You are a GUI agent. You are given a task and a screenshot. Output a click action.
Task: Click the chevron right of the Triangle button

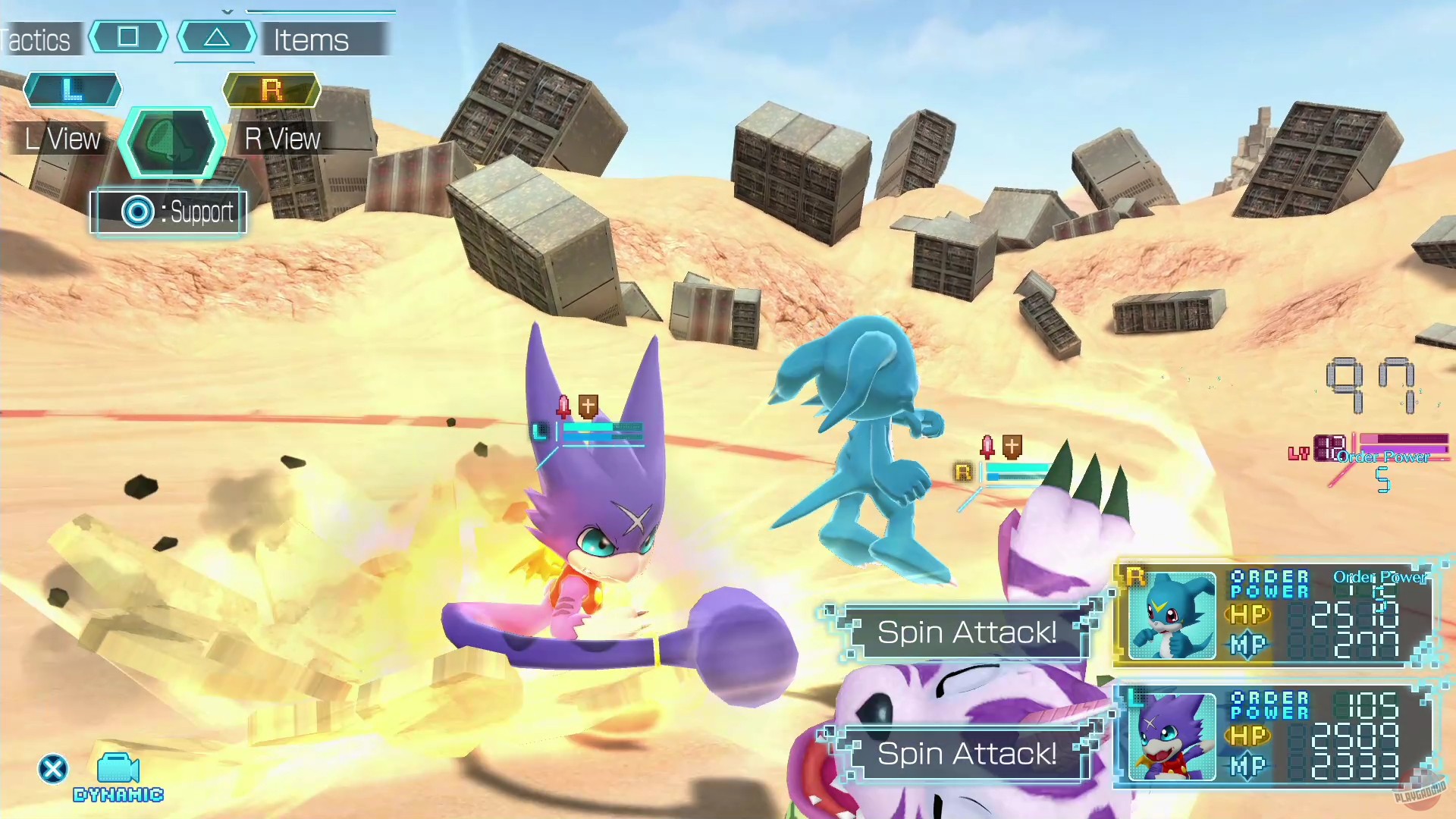pyautogui.click(x=252, y=36)
